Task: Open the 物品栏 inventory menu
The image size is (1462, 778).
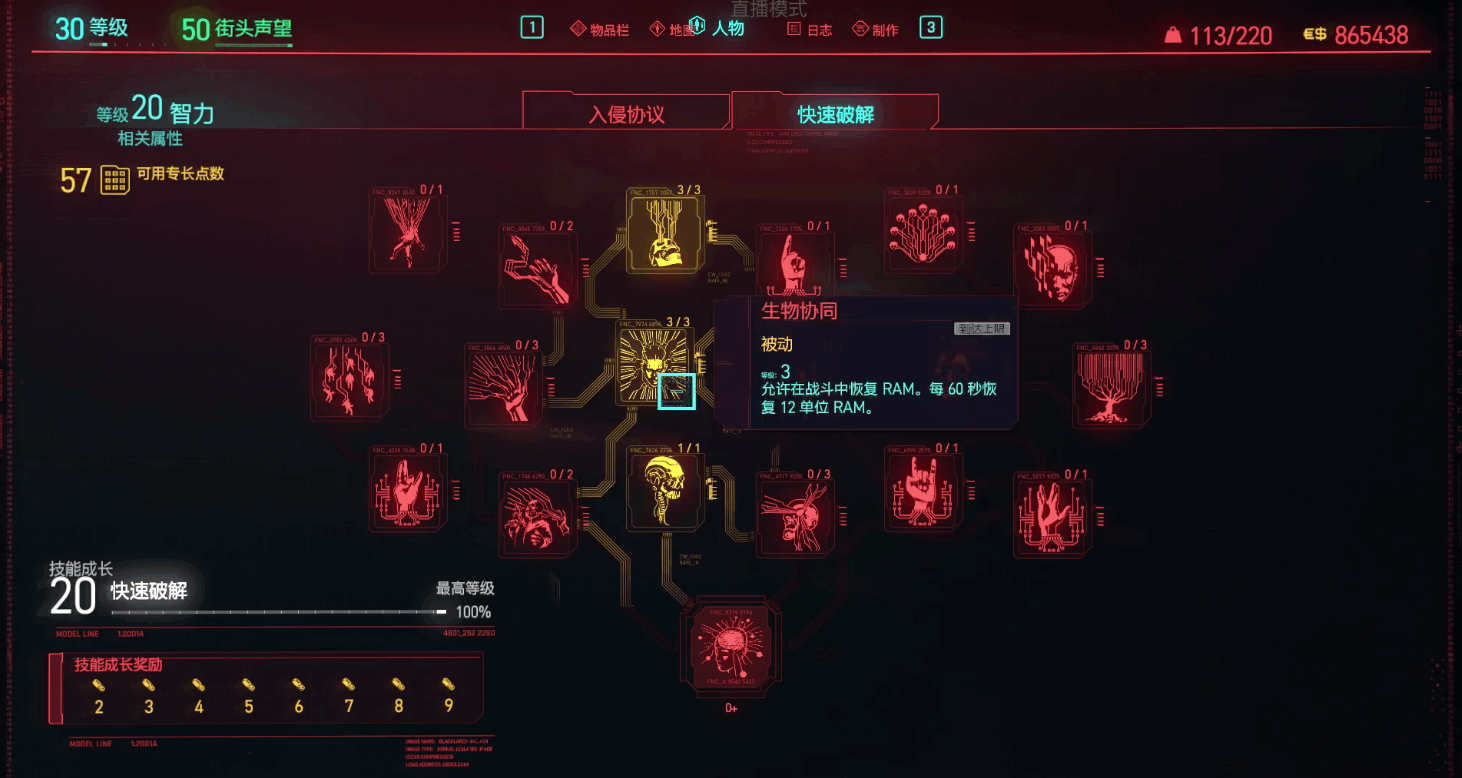Action: coord(600,29)
